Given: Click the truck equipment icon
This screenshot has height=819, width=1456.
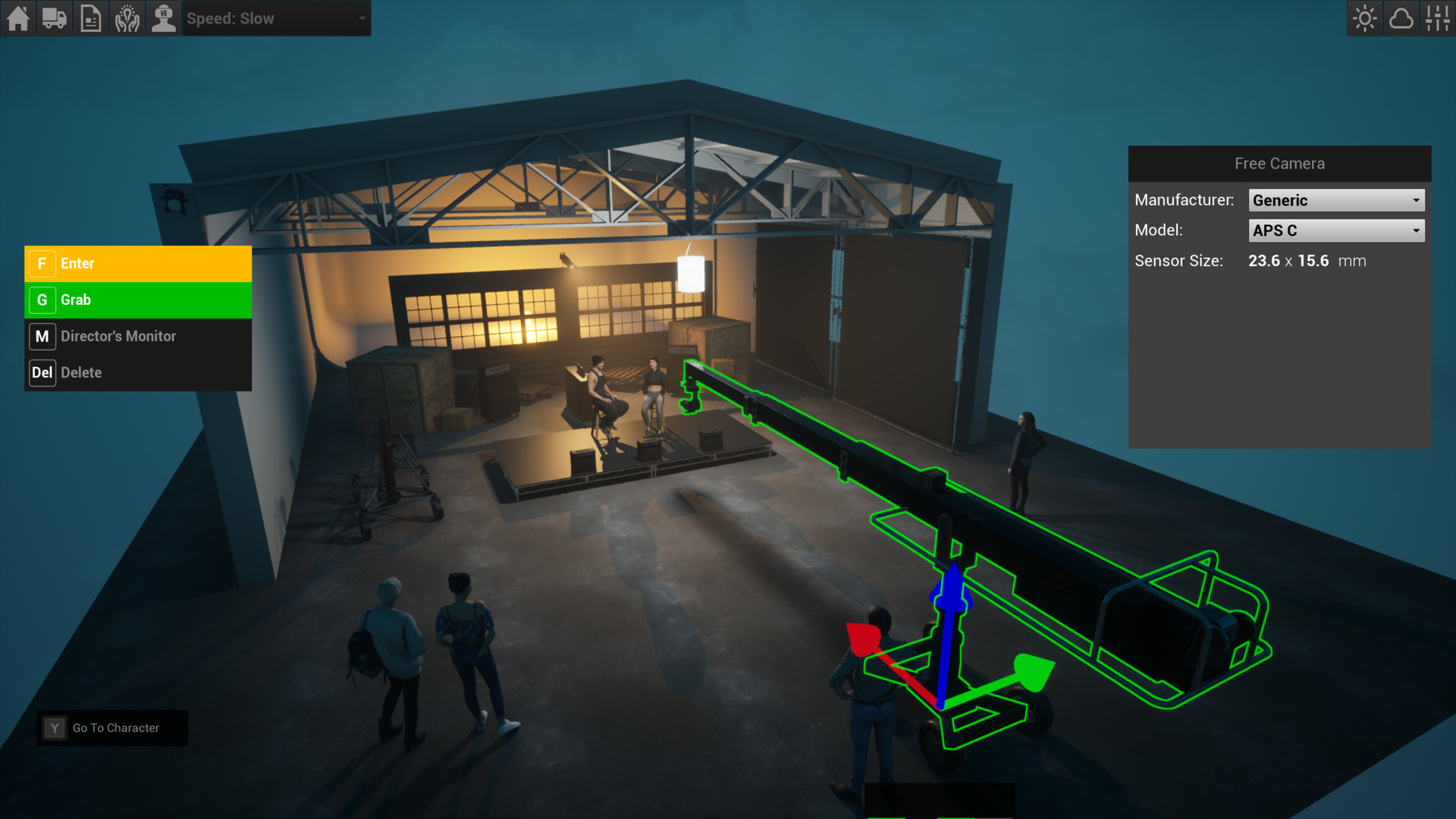Looking at the screenshot, I should [54, 18].
